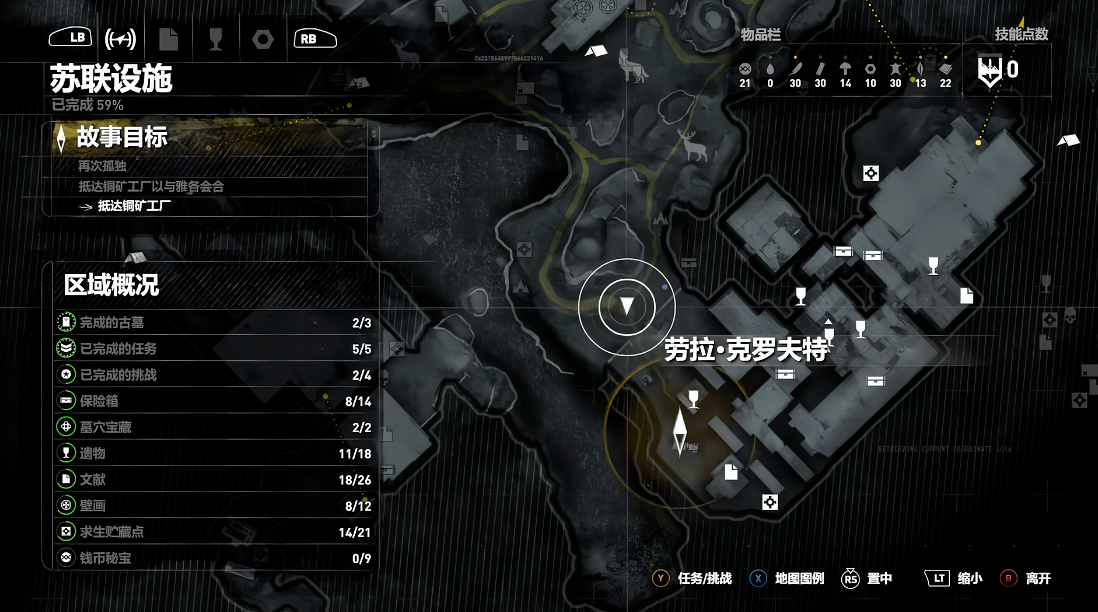The width and height of the screenshot is (1098, 612).
Task: Select the 抵达铜矿工厂 current objective
Action: [140, 207]
